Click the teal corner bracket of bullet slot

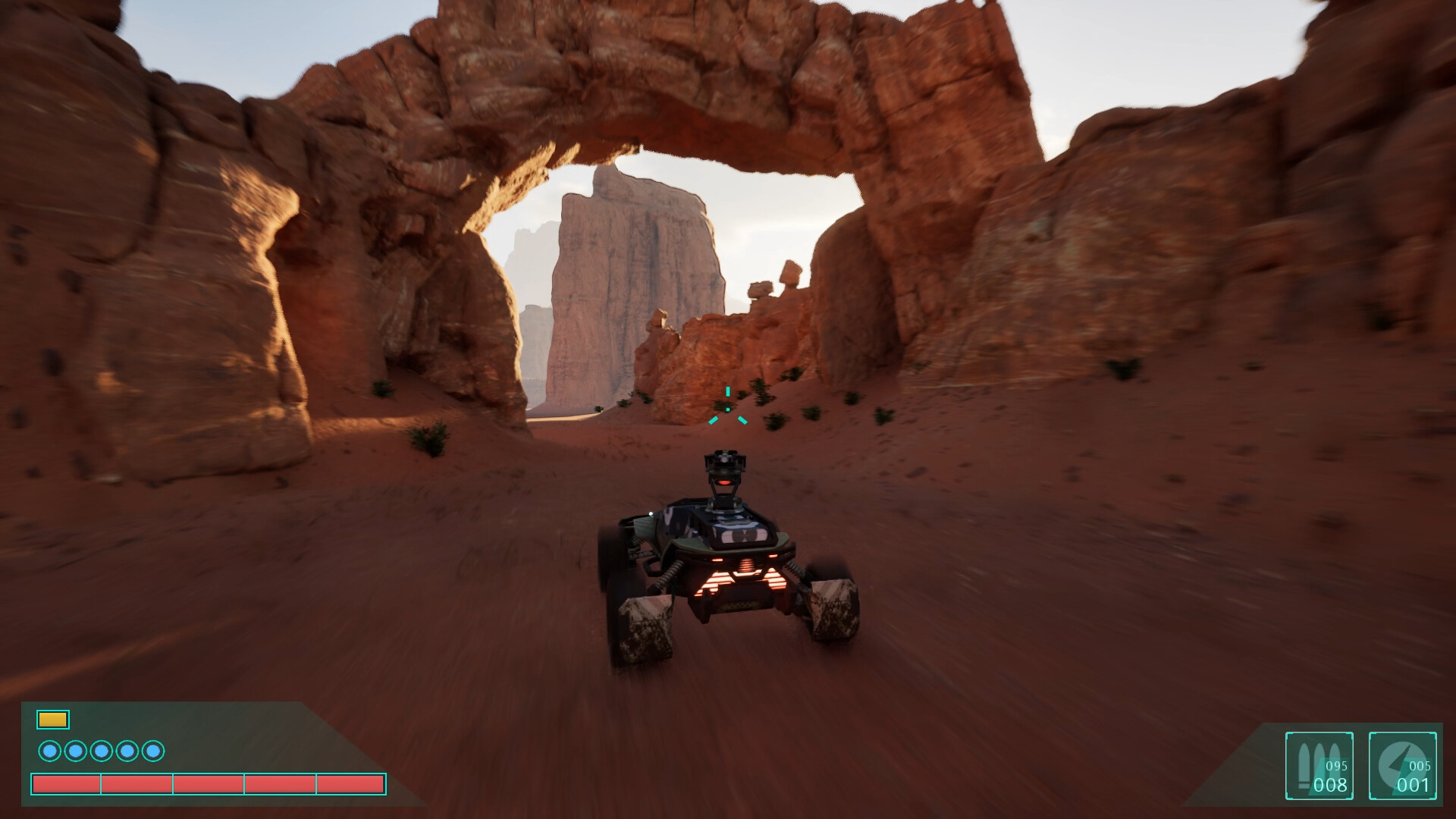coord(1288,734)
